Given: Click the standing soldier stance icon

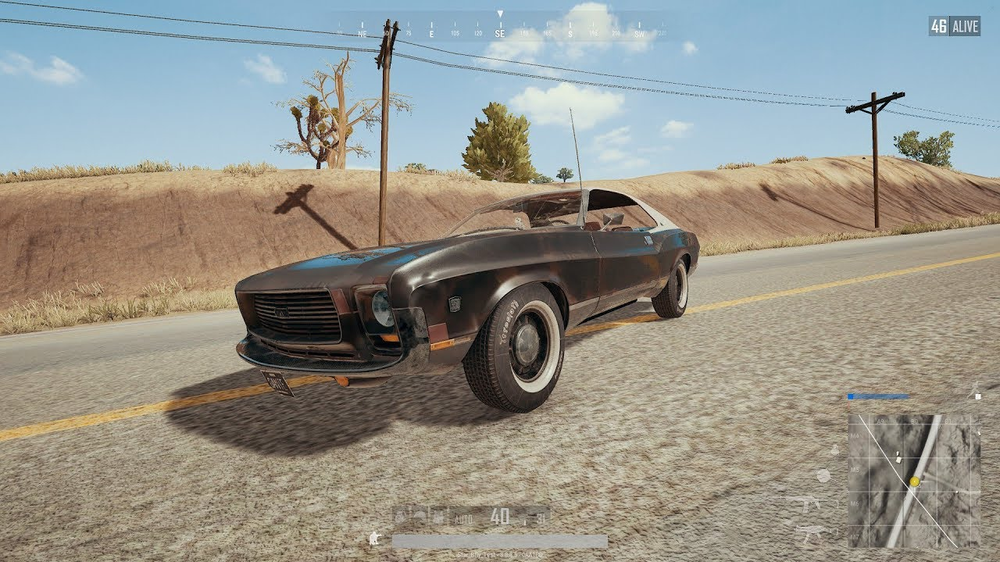Looking at the screenshot, I should point(375,538).
